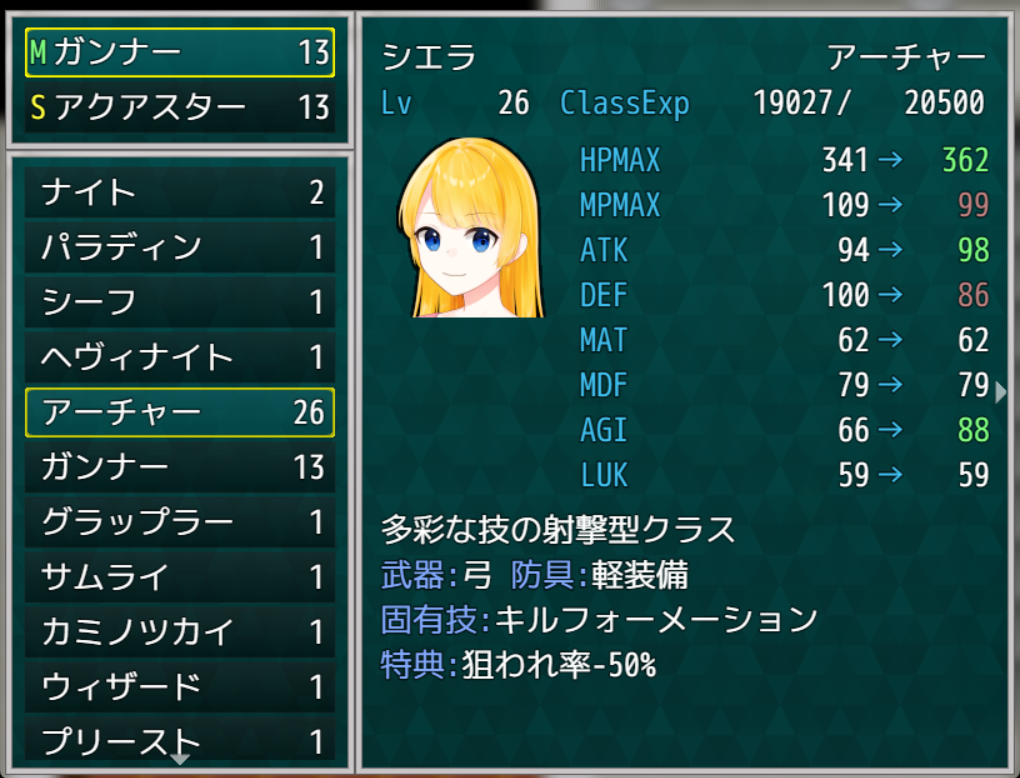Pick the パラディン class entry

click(x=180, y=248)
